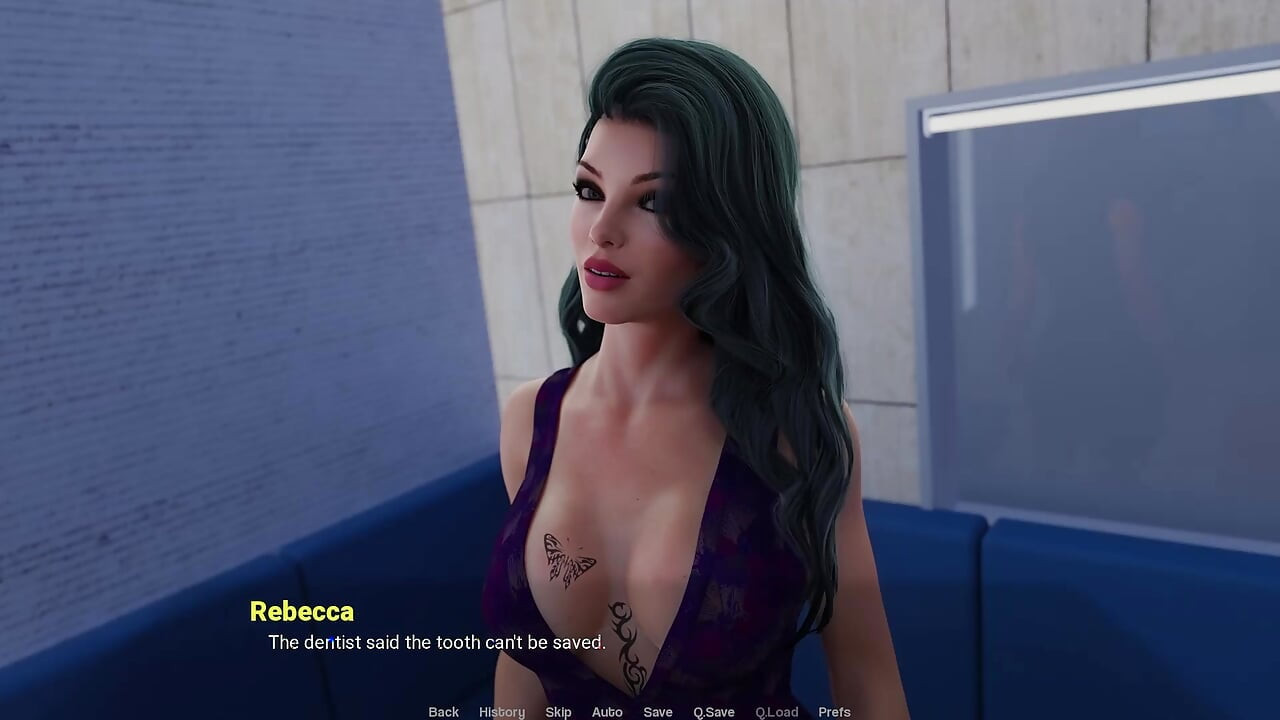Viewport: 1280px width, 720px height.
Task: Open the Prefs settings screen
Action: (835, 712)
